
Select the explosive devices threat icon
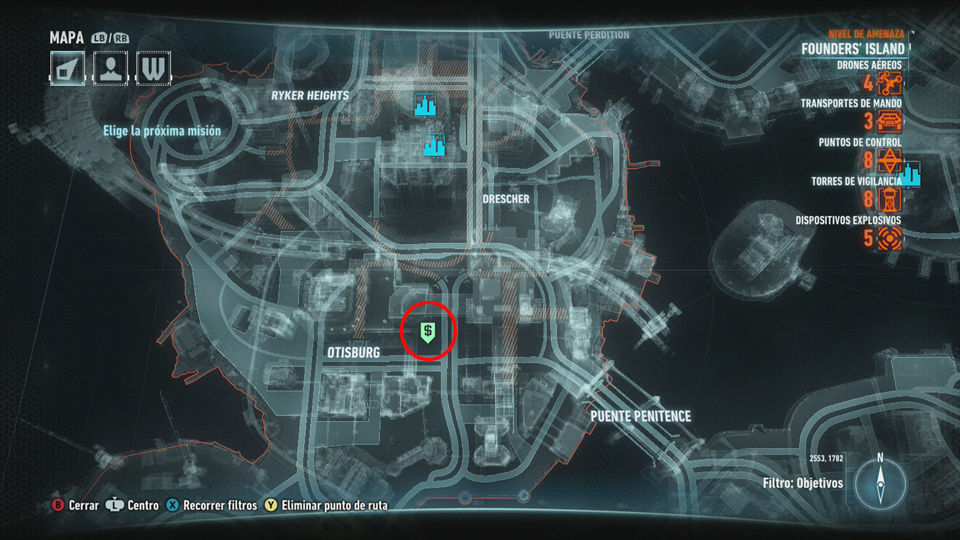click(889, 238)
